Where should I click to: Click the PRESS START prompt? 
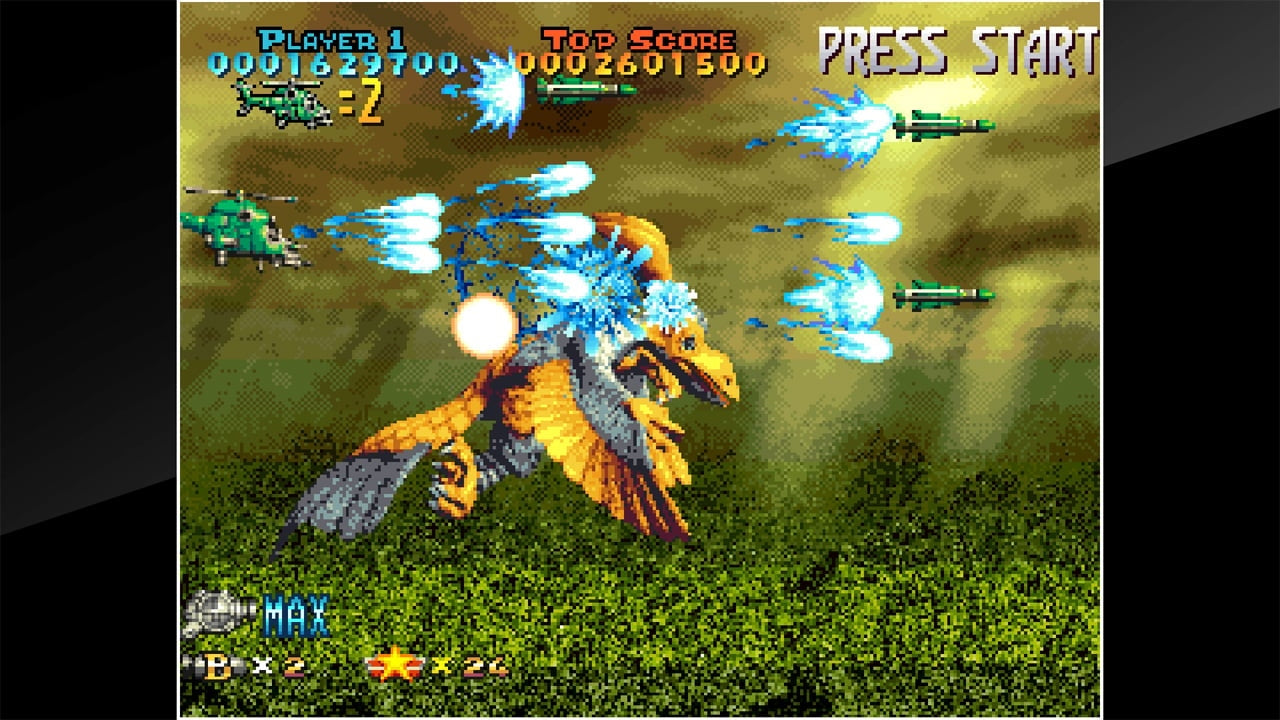click(957, 47)
